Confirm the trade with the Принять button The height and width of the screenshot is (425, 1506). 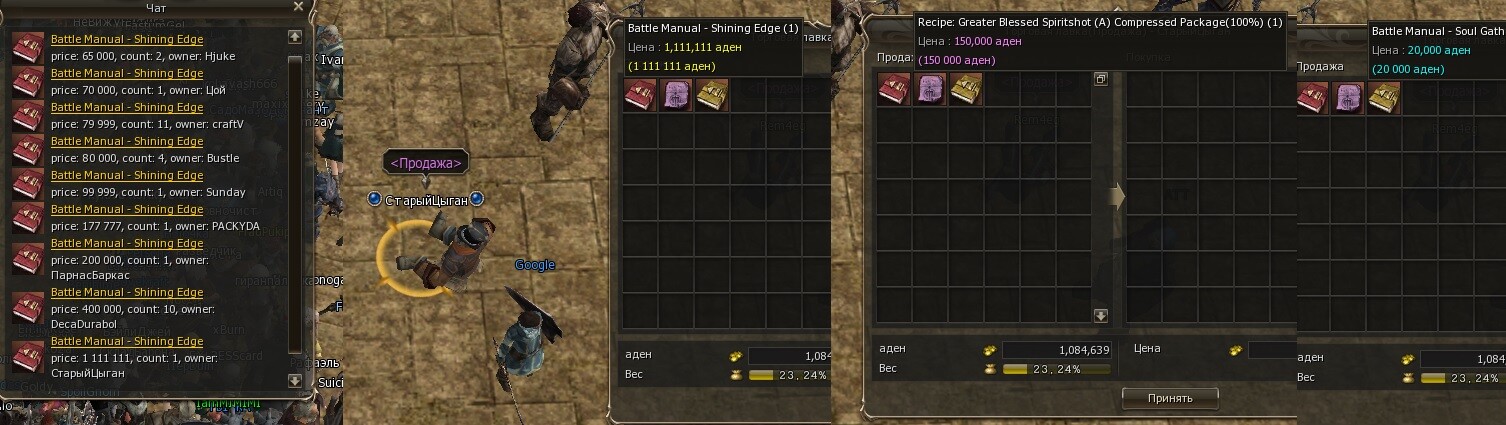(1170, 398)
